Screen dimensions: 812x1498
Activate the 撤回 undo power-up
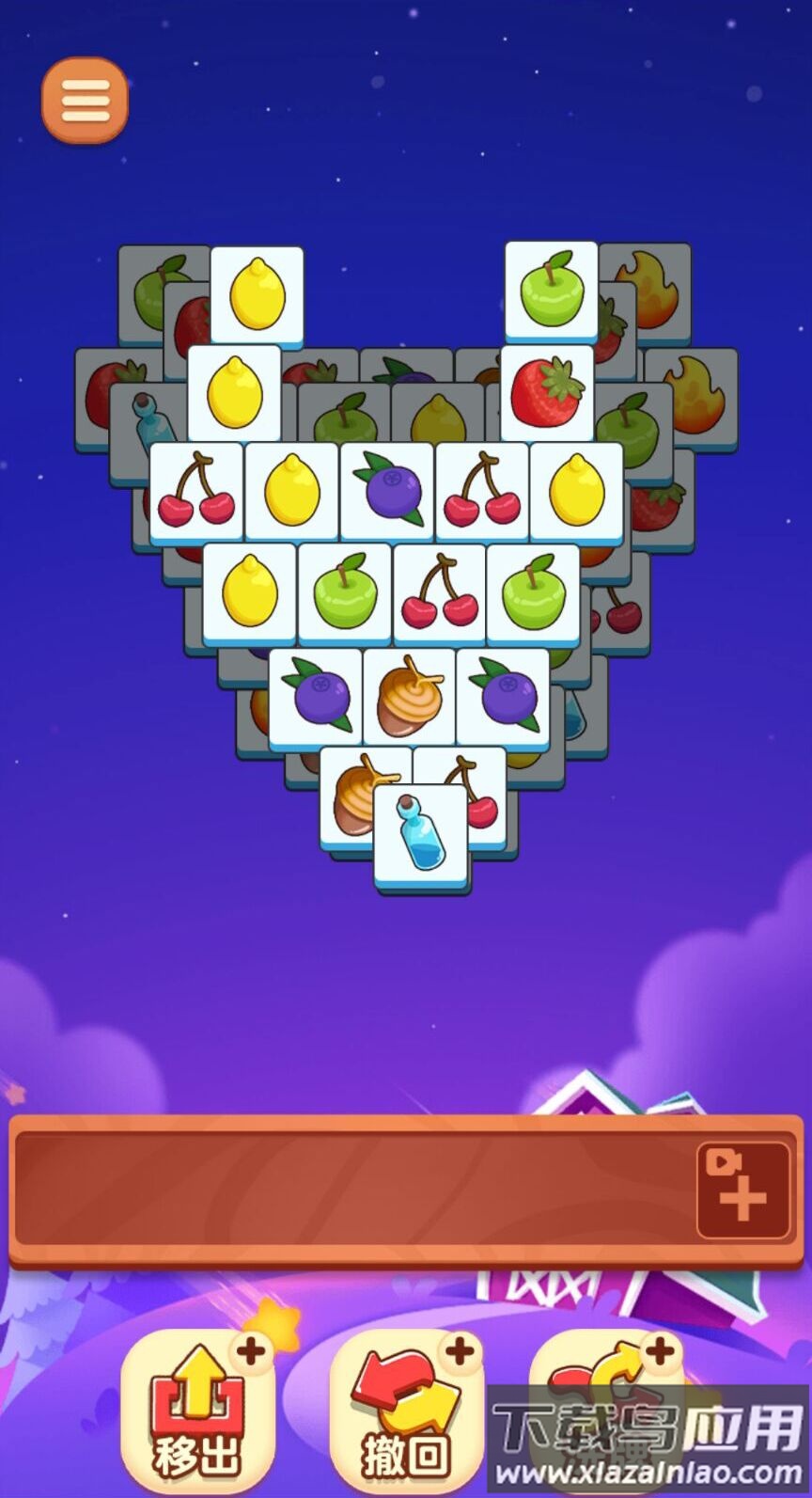pos(406,1410)
